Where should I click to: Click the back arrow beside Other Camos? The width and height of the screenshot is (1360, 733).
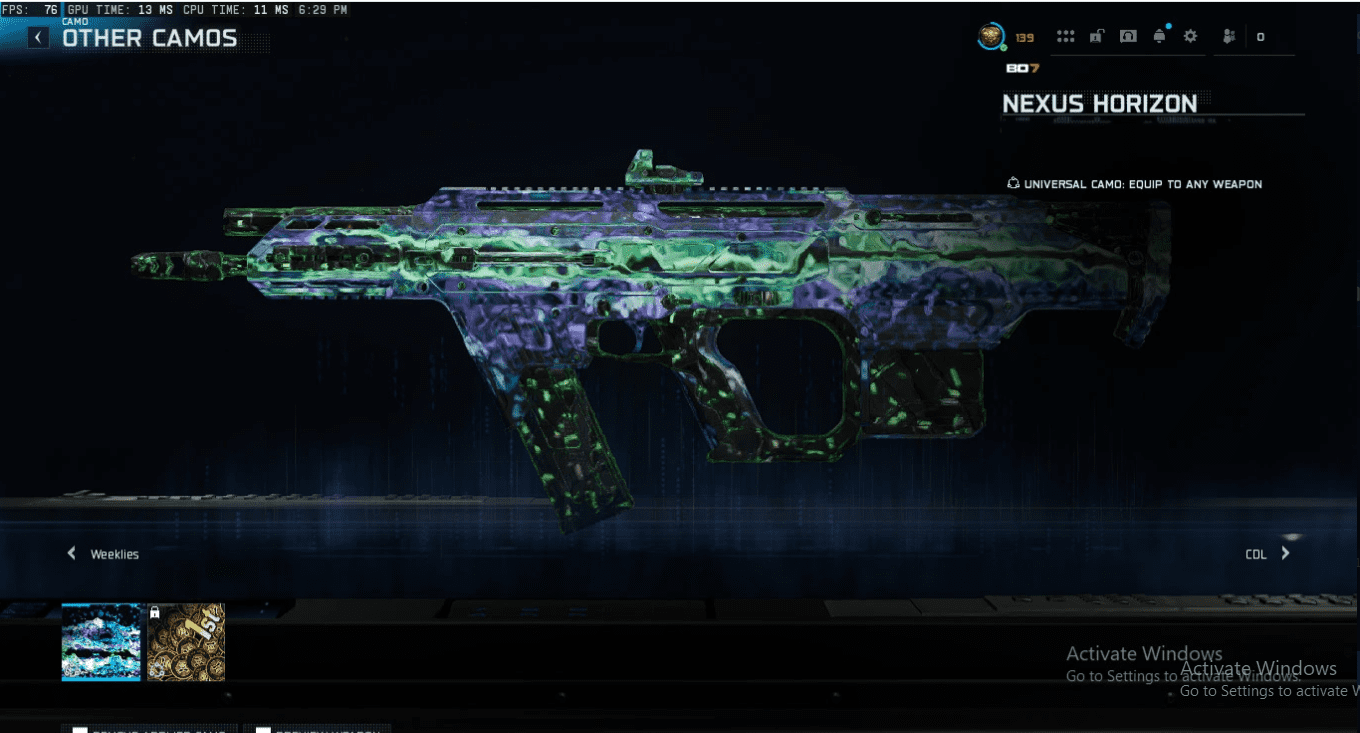coord(37,36)
